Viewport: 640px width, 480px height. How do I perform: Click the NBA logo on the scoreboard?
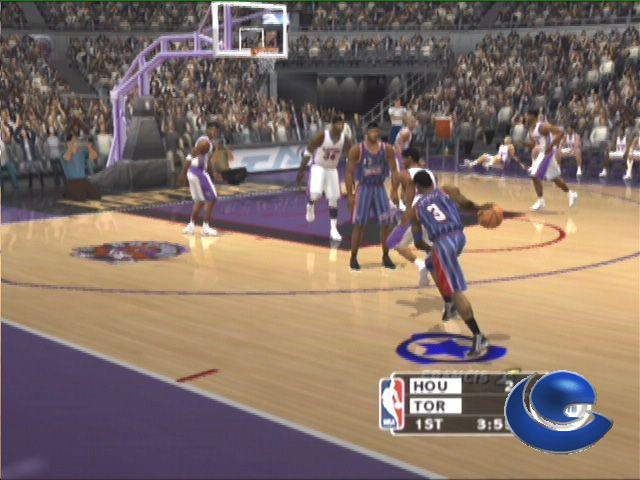coord(392,404)
